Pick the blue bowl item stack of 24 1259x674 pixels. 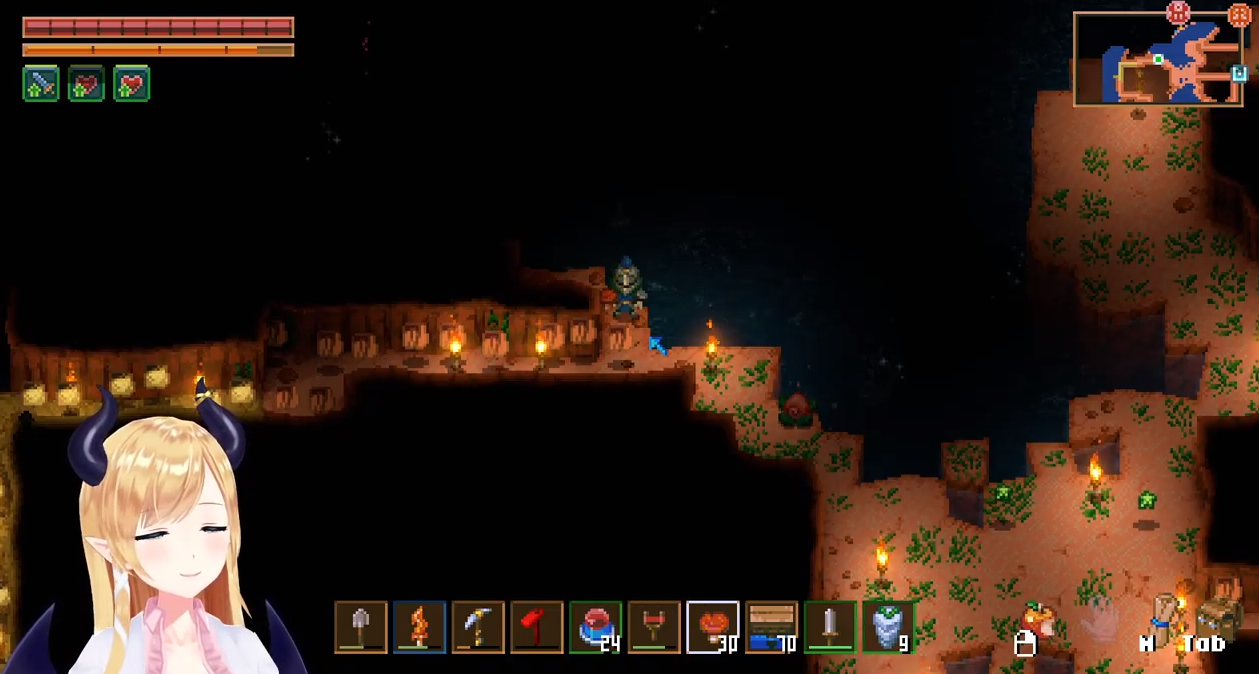(595, 627)
